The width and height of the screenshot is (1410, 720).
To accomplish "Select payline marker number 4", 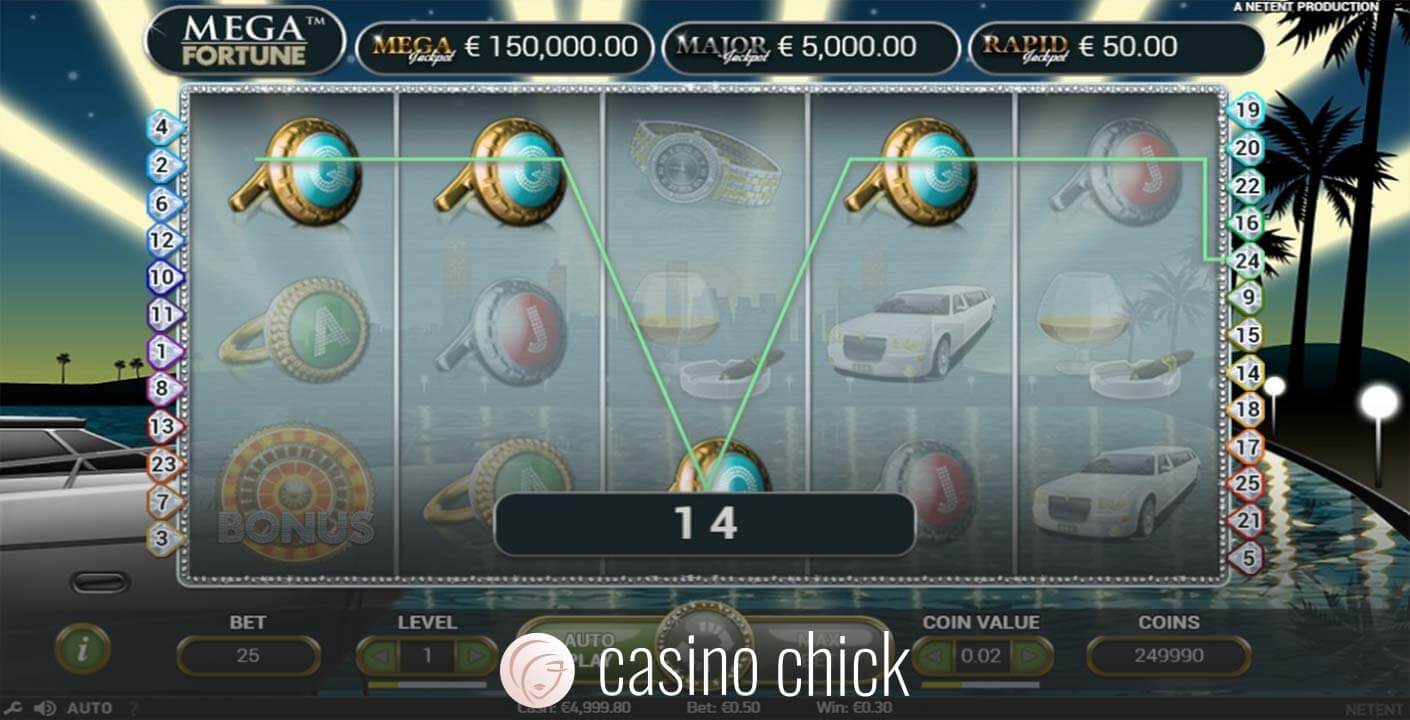I will [x=164, y=128].
